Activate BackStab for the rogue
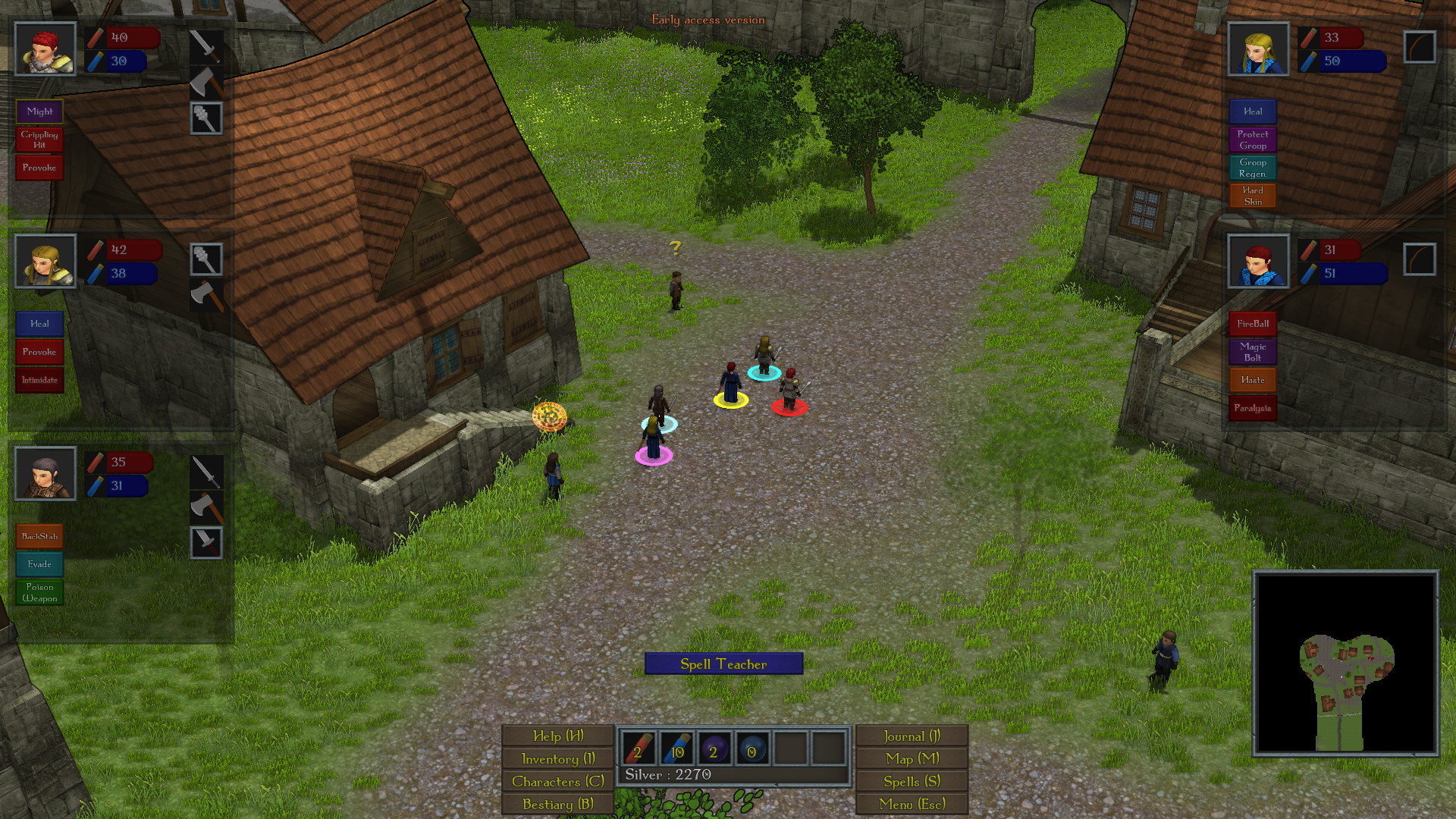This screenshot has width=1456, height=819. (x=39, y=536)
